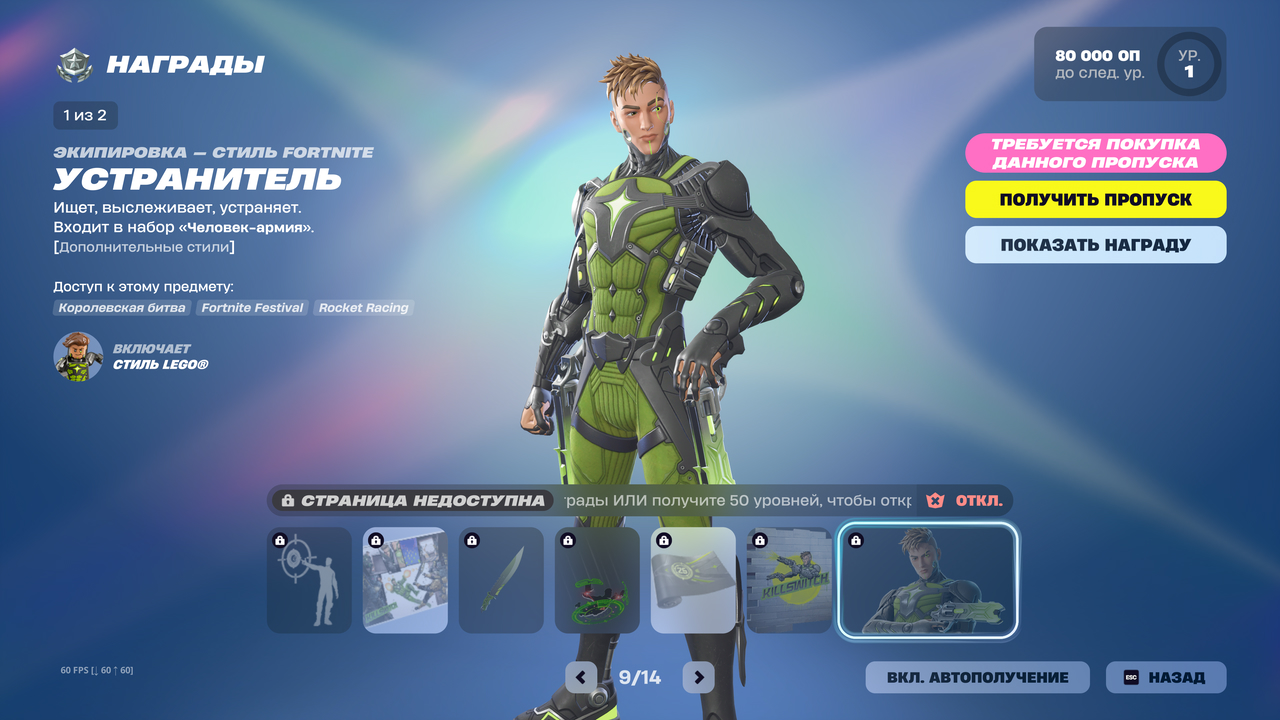Select ПОКАЗАТЬ НАГРАДУ button

1095,245
